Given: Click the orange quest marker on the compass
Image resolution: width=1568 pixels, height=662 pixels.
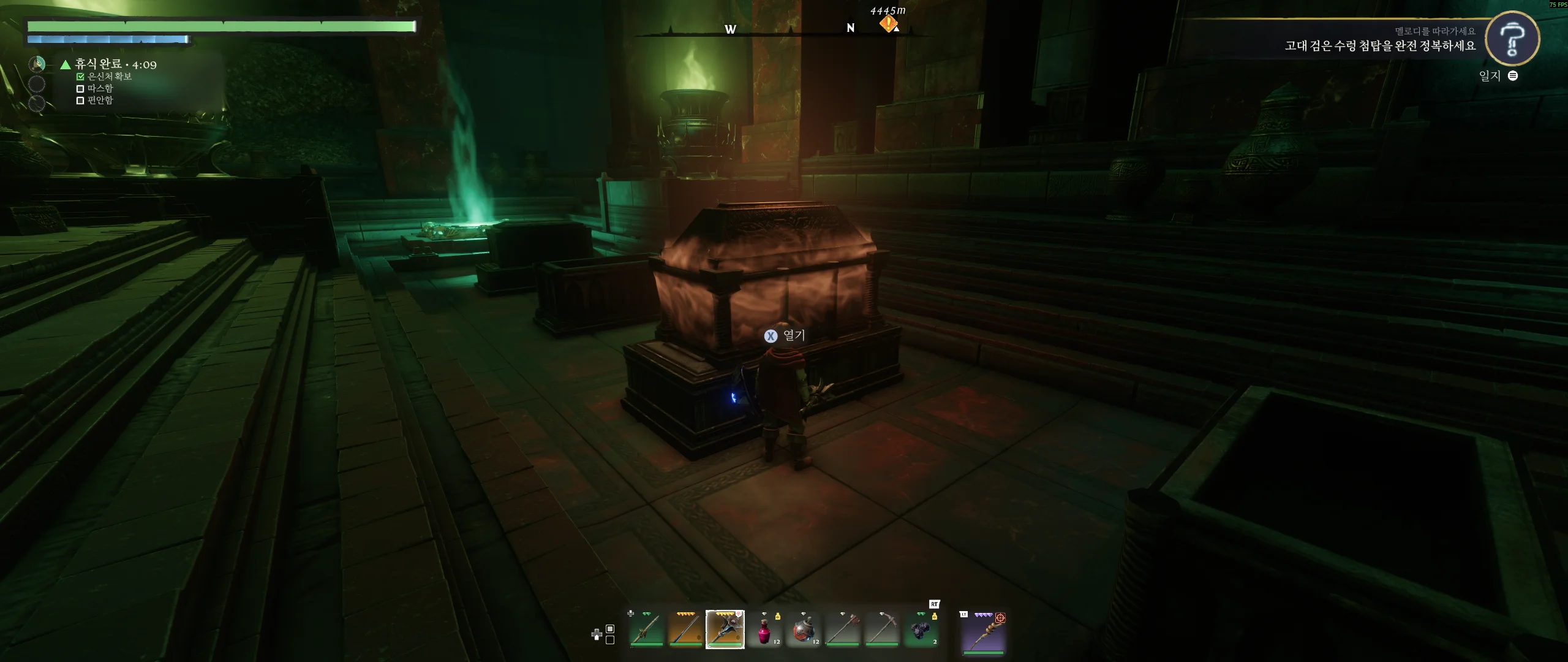Looking at the screenshot, I should point(888,24).
